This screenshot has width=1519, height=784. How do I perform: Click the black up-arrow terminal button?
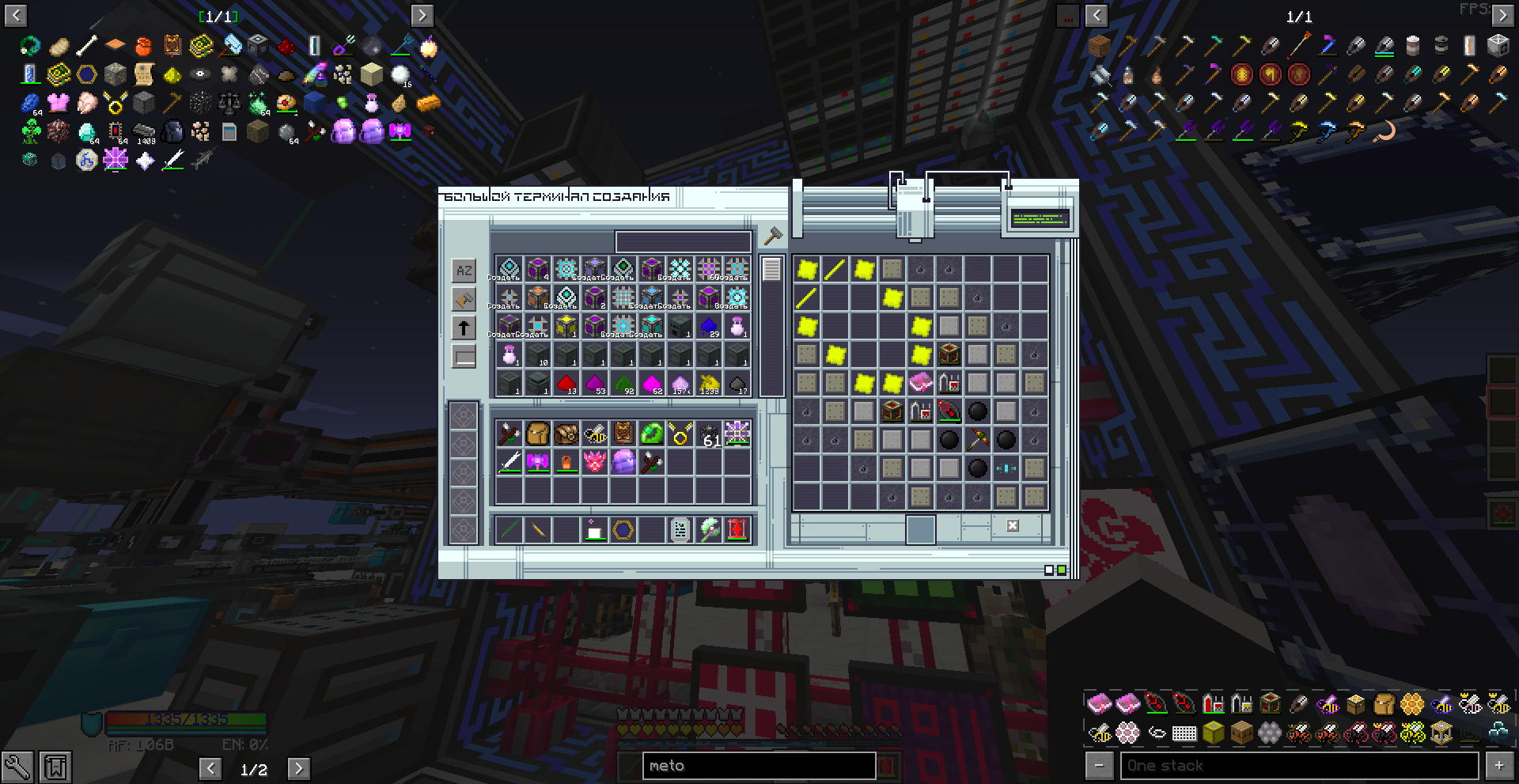click(464, 328)
